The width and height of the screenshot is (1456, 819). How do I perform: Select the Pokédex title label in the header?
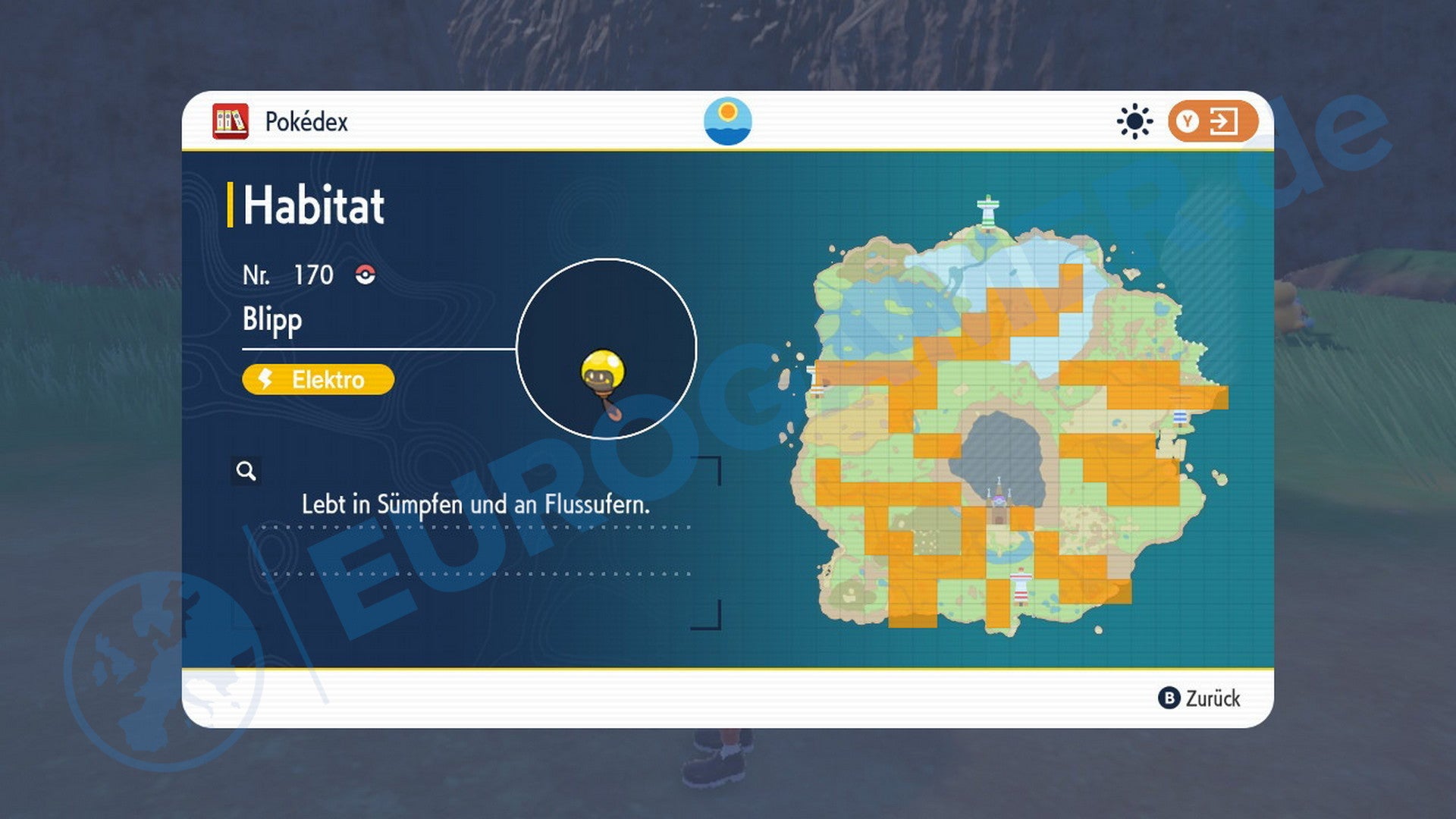[306, 121]
